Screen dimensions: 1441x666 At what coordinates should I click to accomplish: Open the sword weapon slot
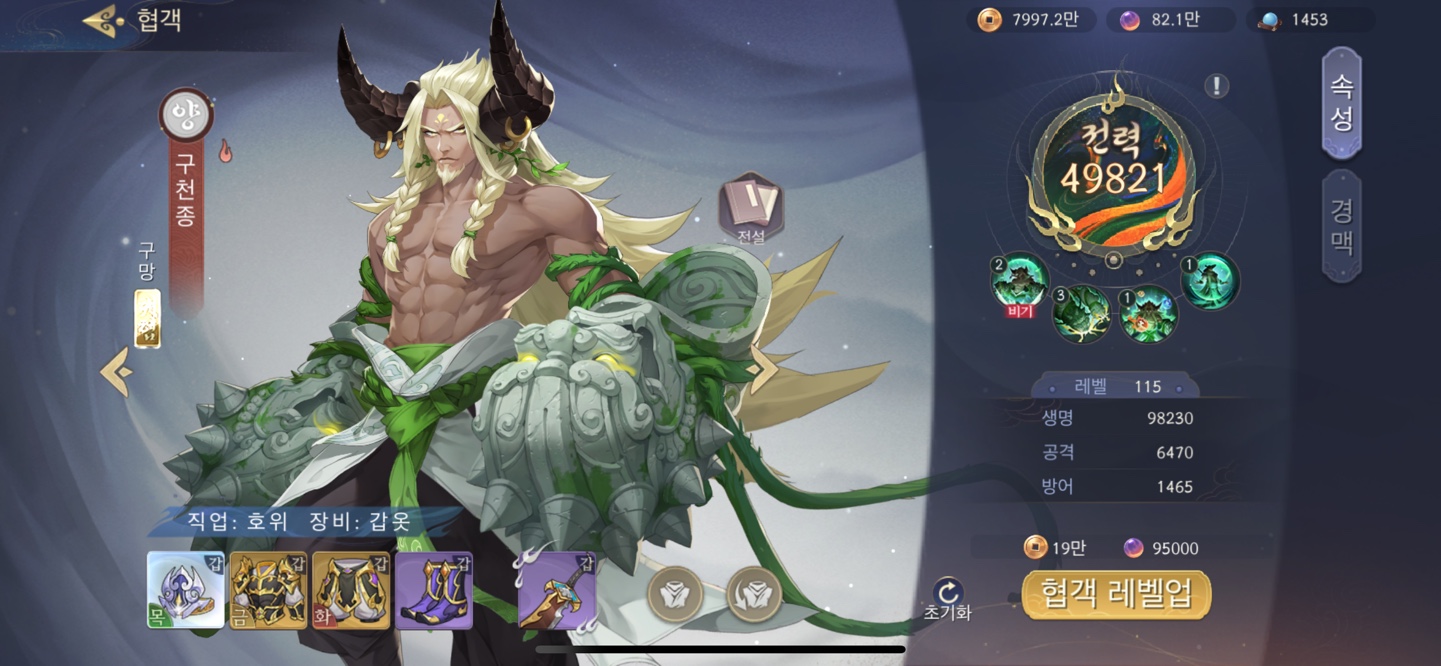557,590
